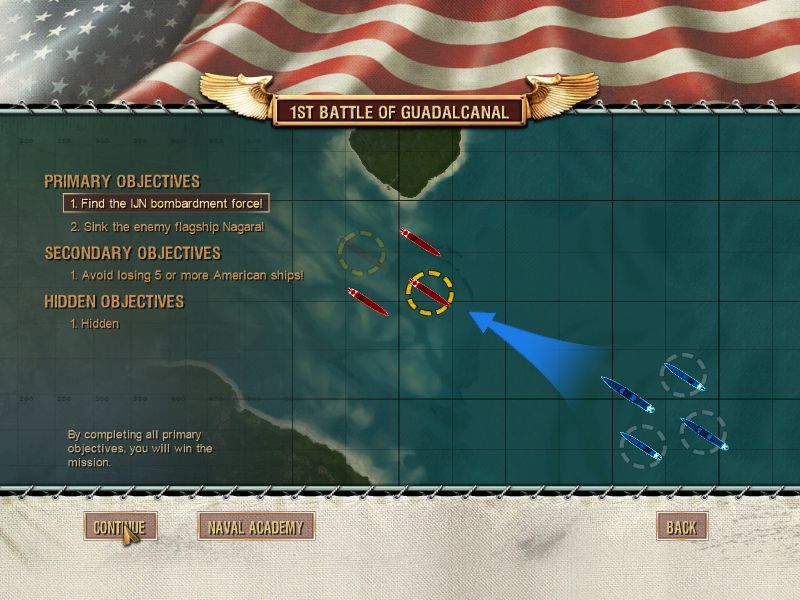The width and height of the screenshot is (800, 600).
Task: Open the Naval Academy
Action: (x=256, y=527)
